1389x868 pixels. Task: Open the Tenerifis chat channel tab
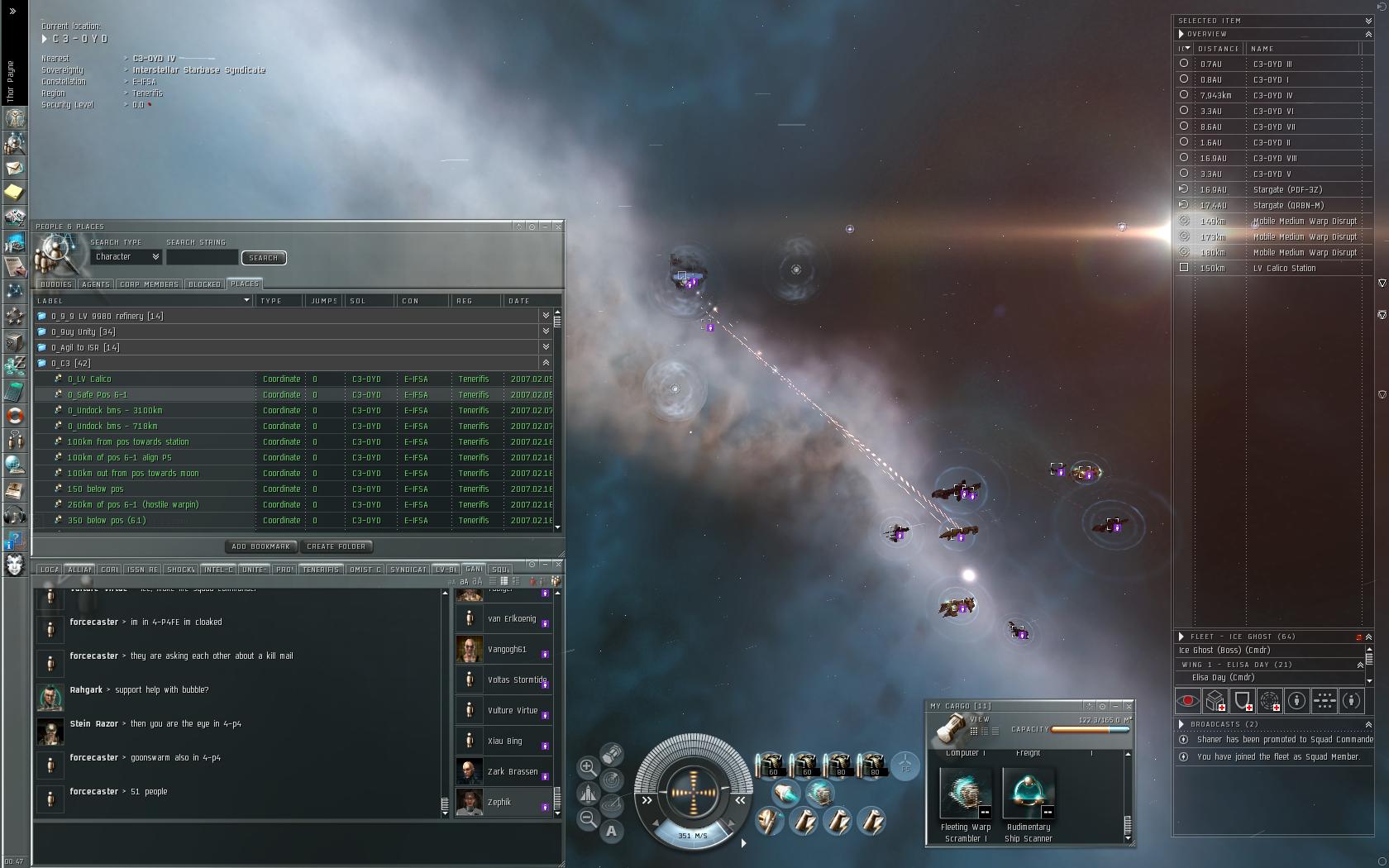pos(321,570)
